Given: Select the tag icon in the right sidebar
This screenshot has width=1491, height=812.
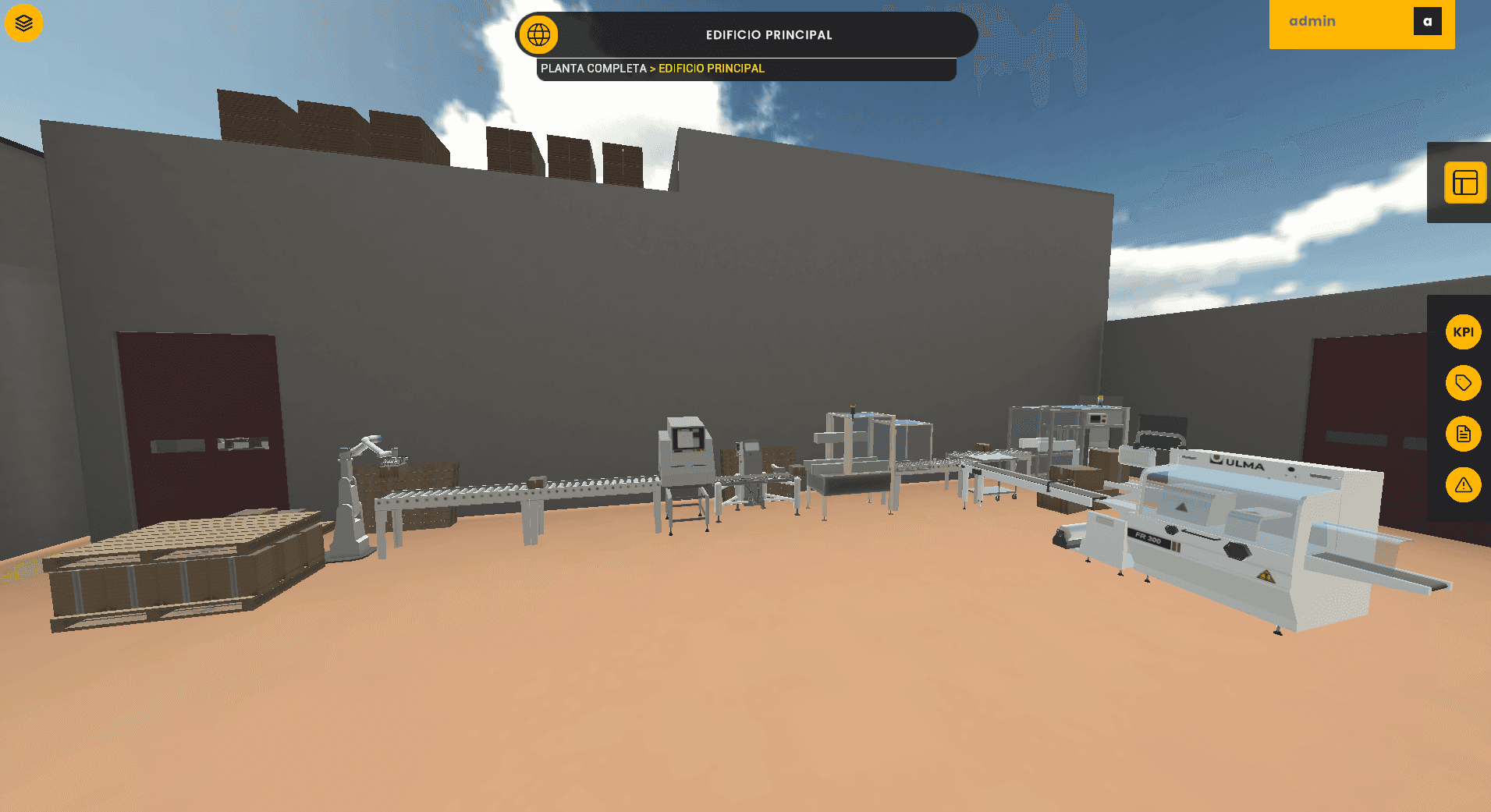Looking at the screenshot, I should coord(1464,383).
